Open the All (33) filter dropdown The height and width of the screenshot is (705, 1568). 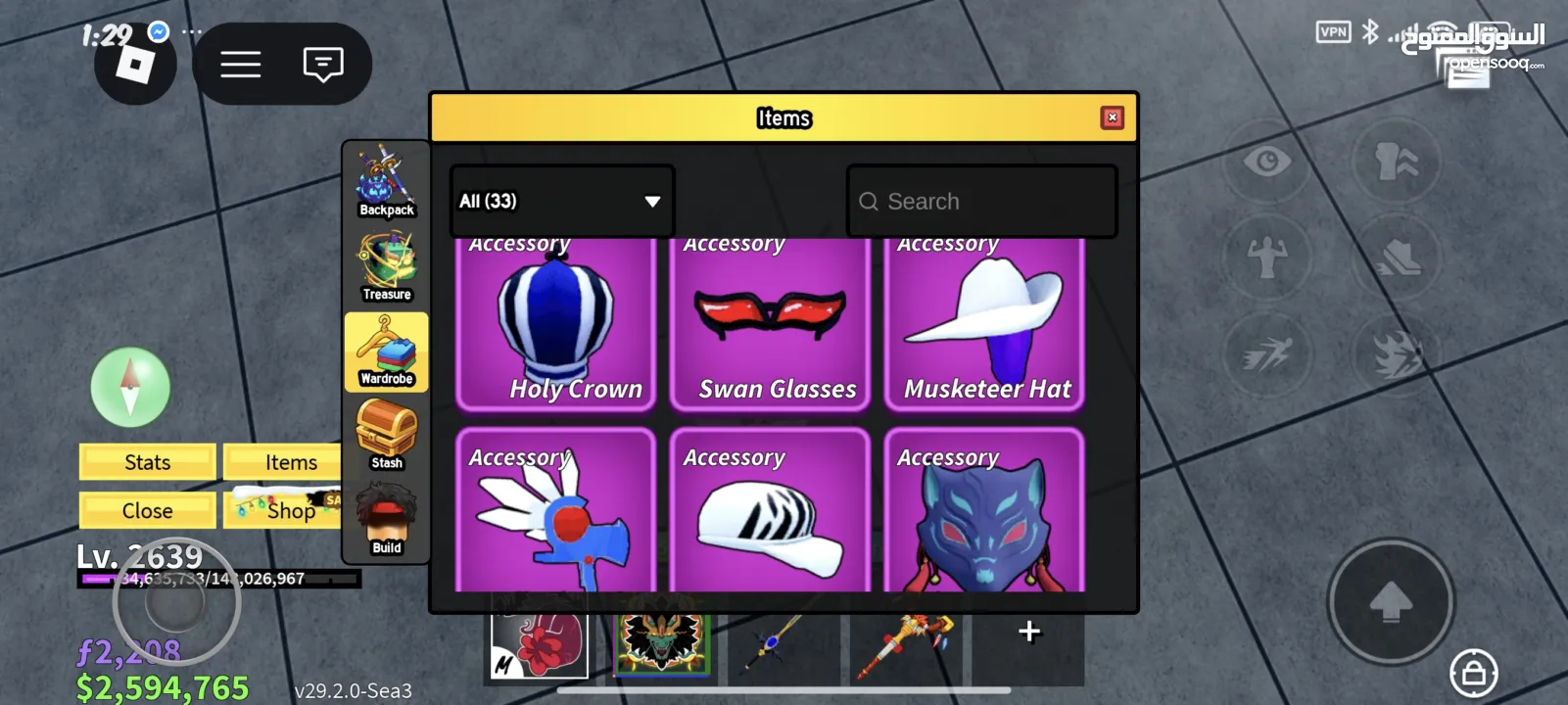click(561, 201)
